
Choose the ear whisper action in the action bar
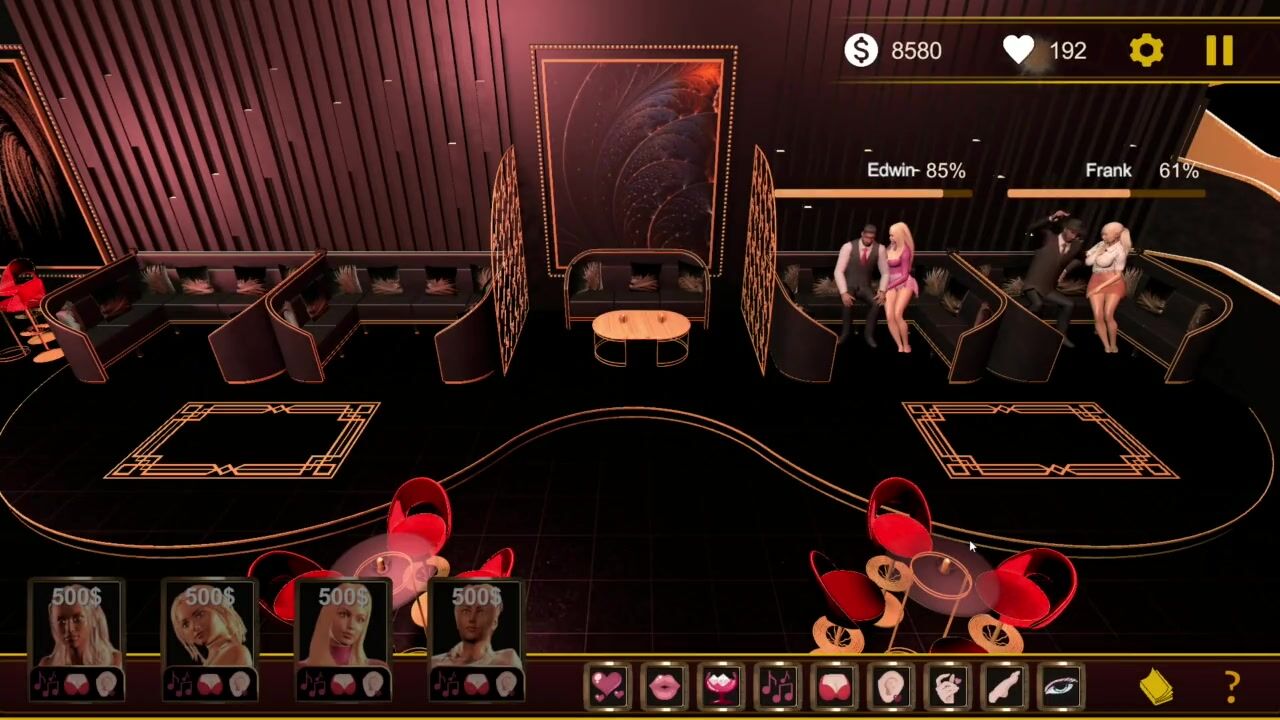pyautogui.click(x=891, y=687)
